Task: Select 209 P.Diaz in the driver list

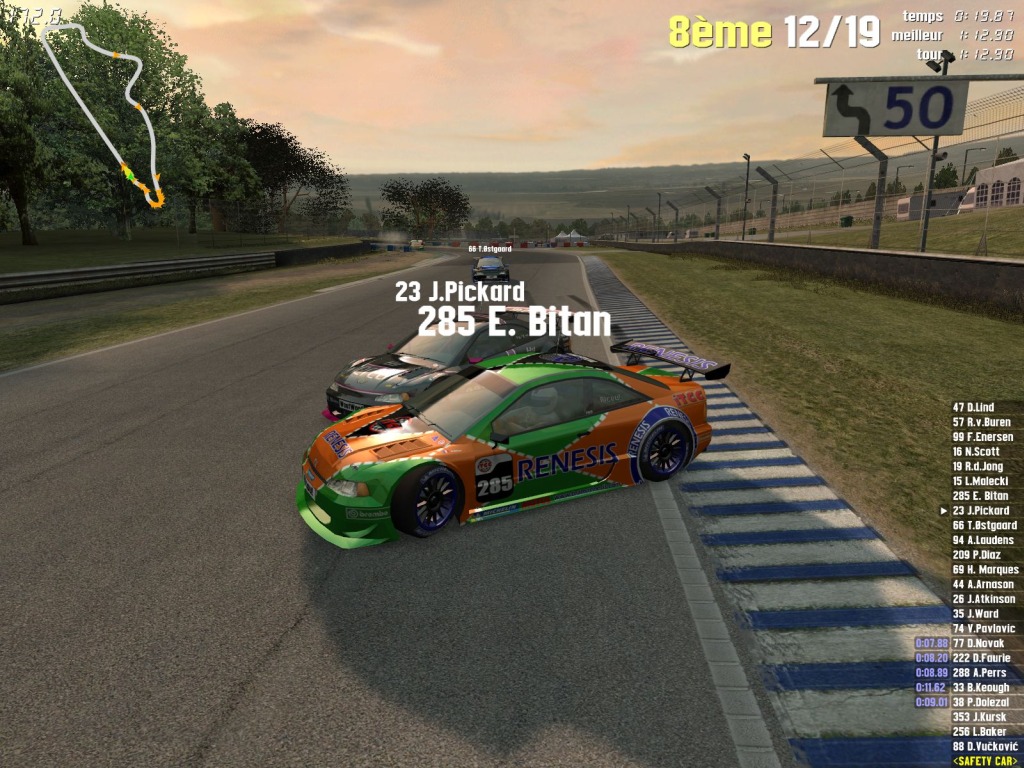Action: click(x=976, y=555)
